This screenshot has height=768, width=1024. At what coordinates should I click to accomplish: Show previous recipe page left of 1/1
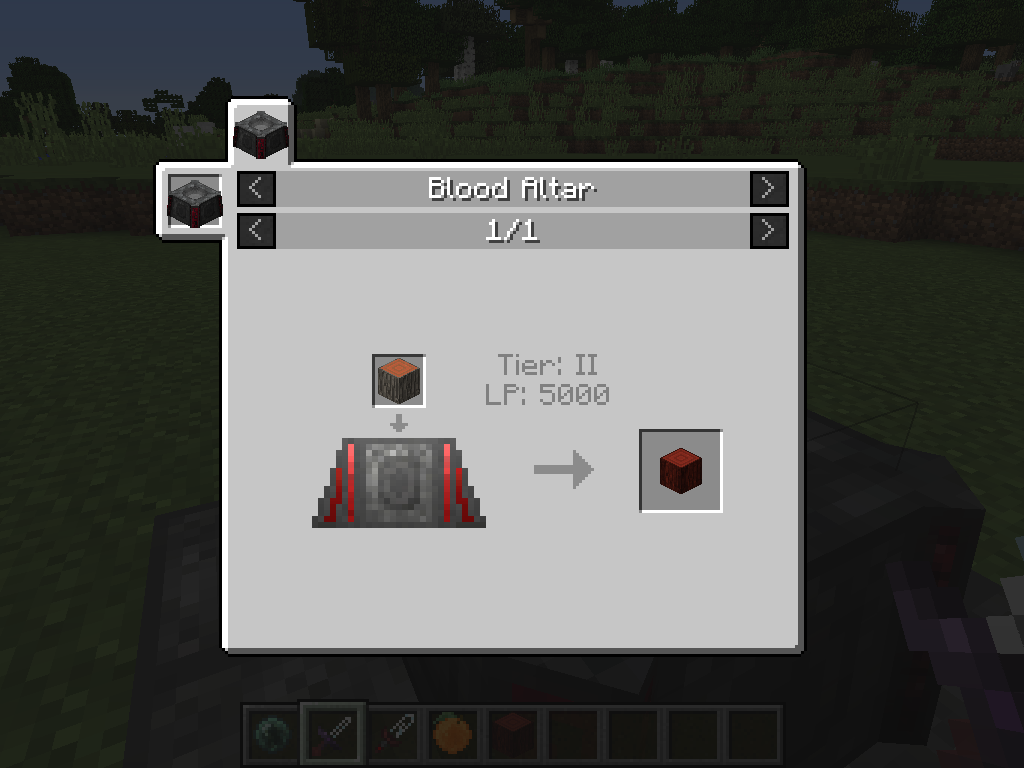(x=256, y=231)
